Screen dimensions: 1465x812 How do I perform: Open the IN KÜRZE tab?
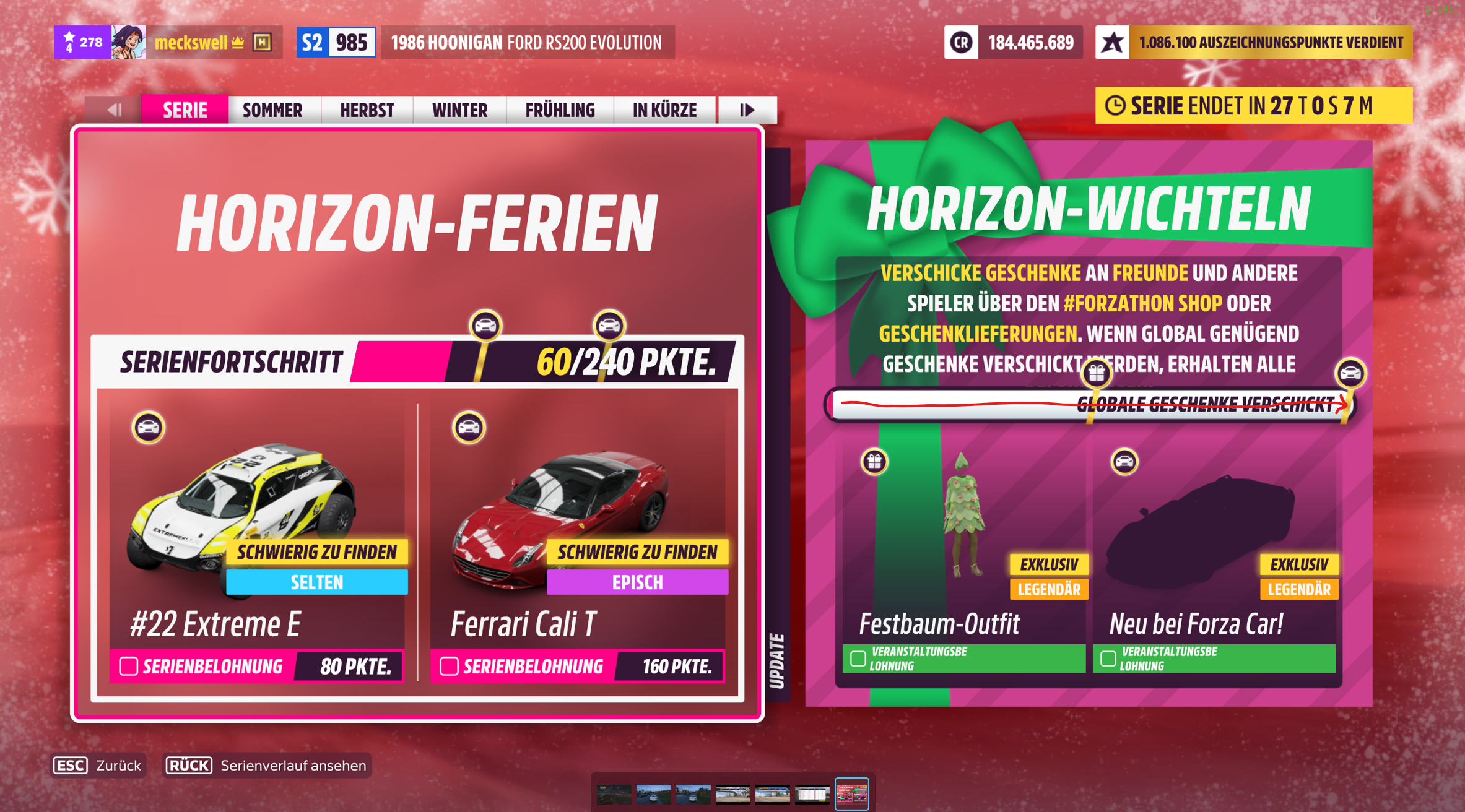tap(664, 110)
